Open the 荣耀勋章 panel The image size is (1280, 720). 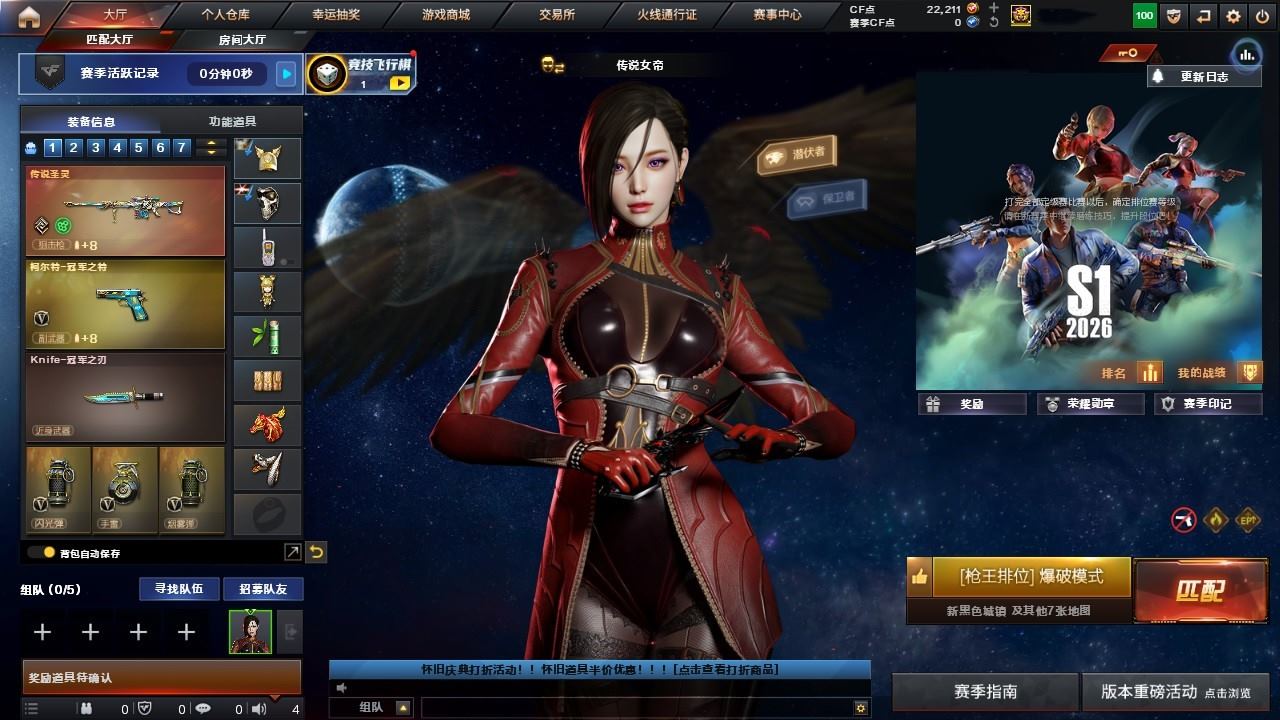click(x=1091, y=404)
